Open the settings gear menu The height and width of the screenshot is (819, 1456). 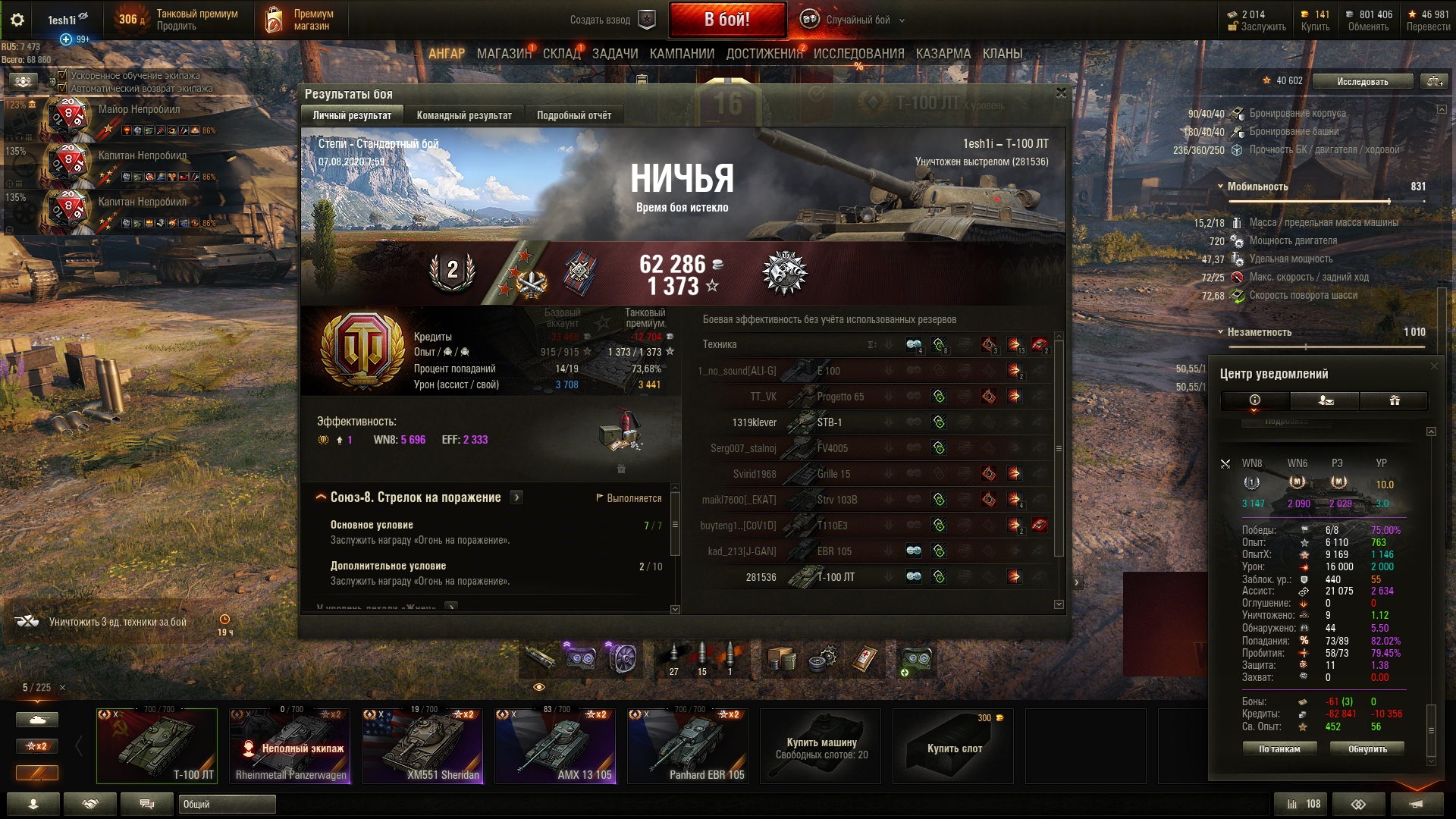pos(17,20)
